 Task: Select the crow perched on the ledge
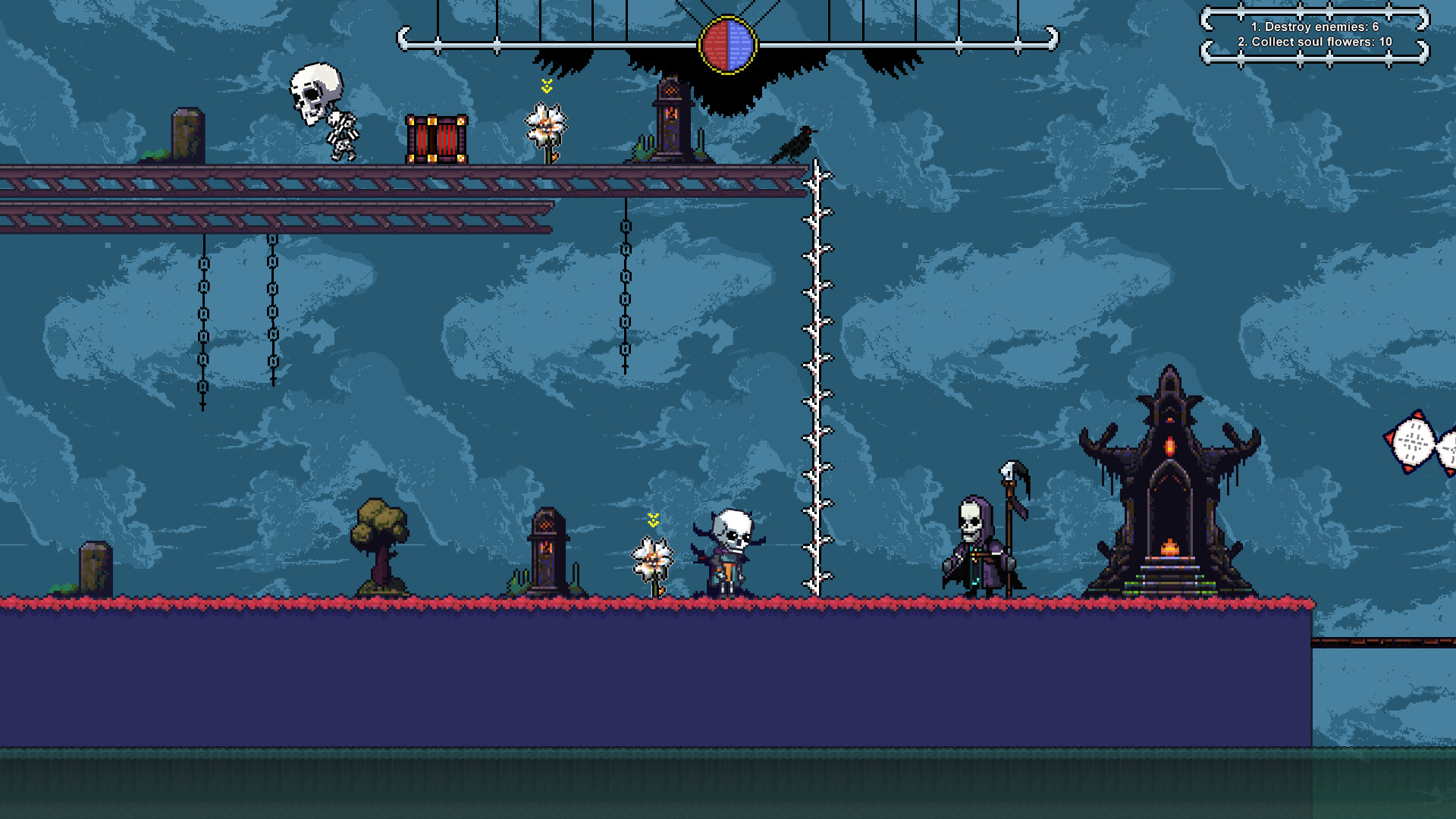click(795, 143)
